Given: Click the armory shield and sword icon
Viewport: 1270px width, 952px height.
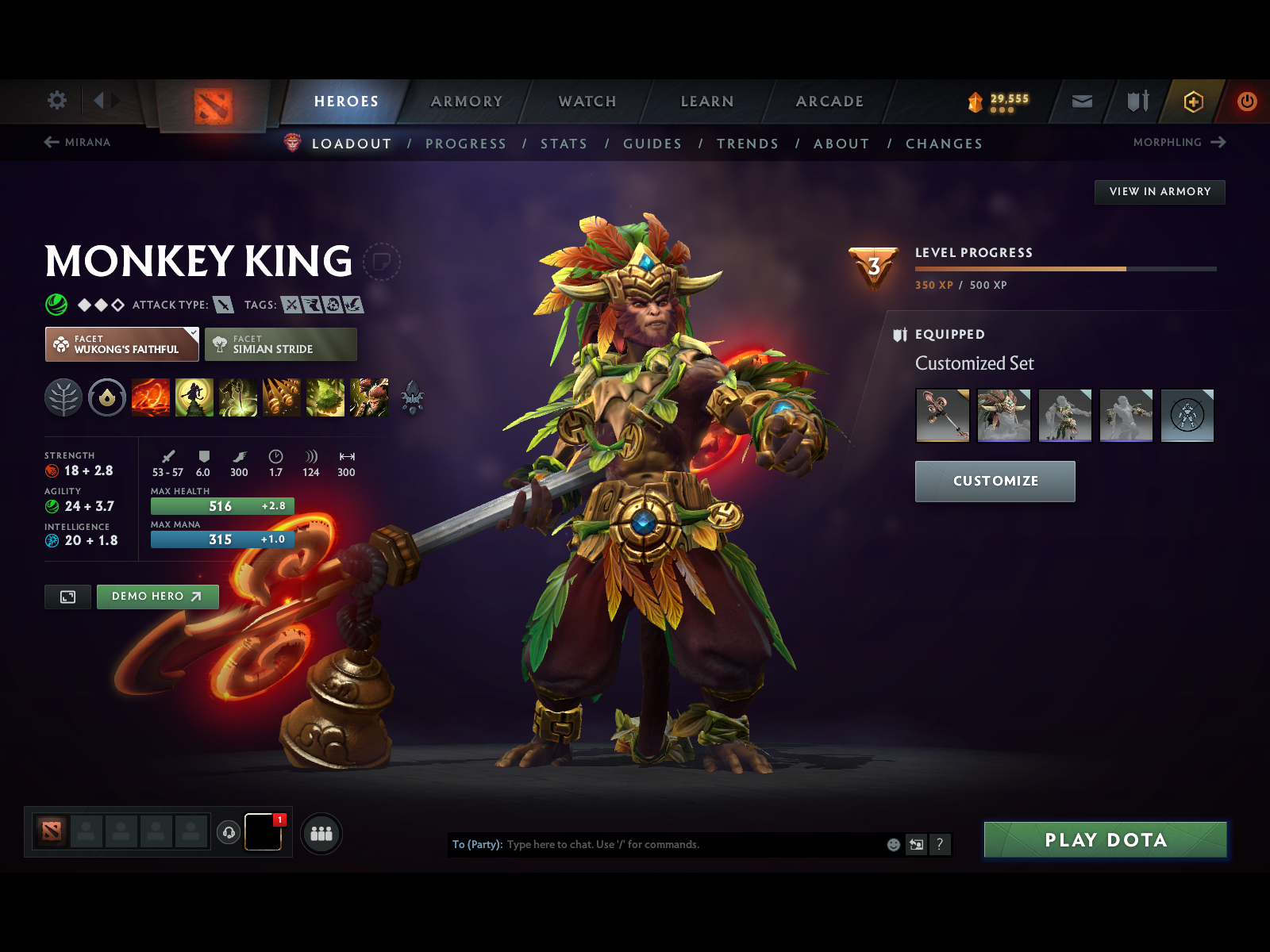Looking at the screenshot, I should coord(1137,101).
